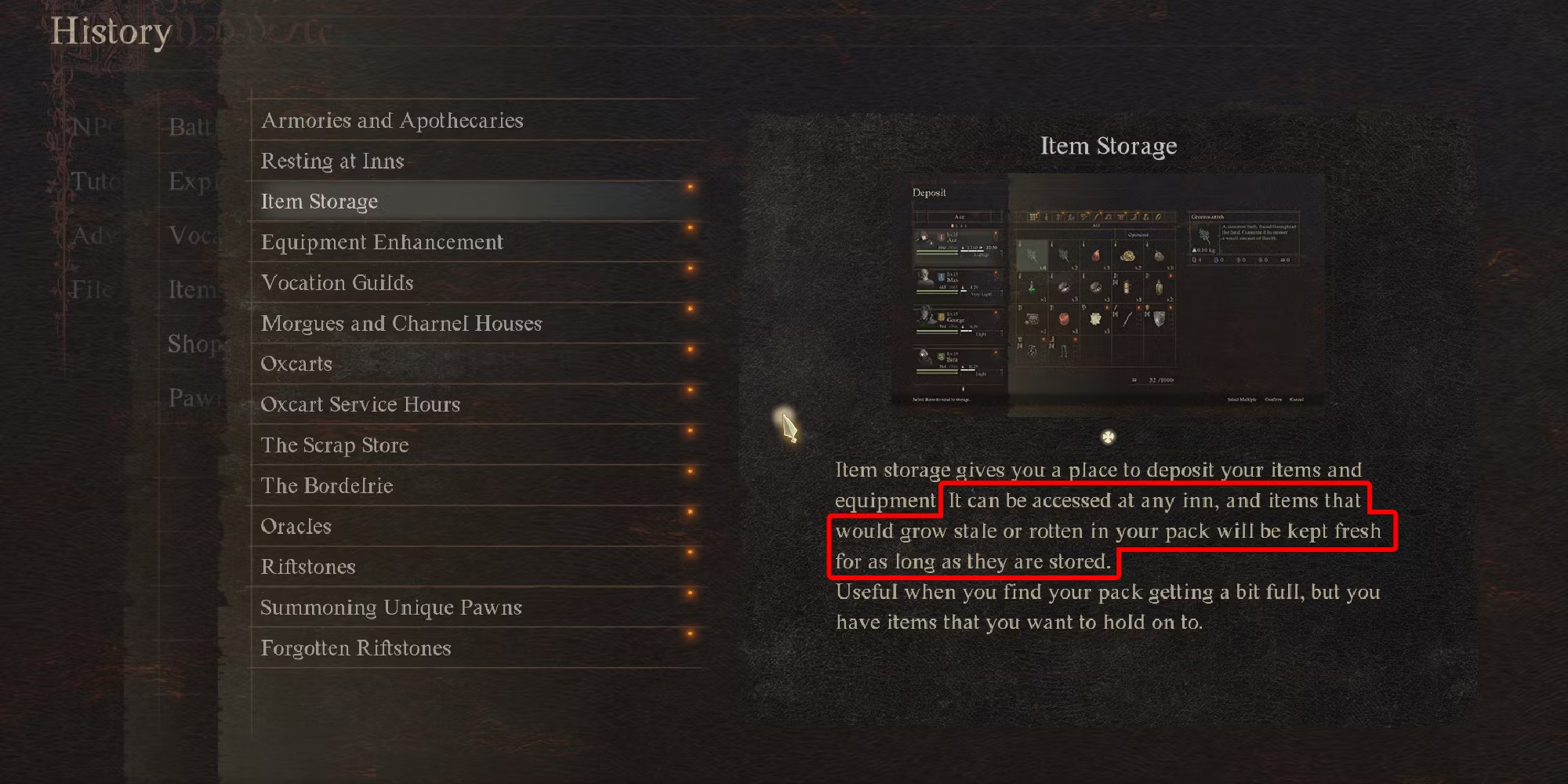This screenshot has height=784, width=1568.
Task: Open The Scrap Store entry
Action: tap(335, 445)
